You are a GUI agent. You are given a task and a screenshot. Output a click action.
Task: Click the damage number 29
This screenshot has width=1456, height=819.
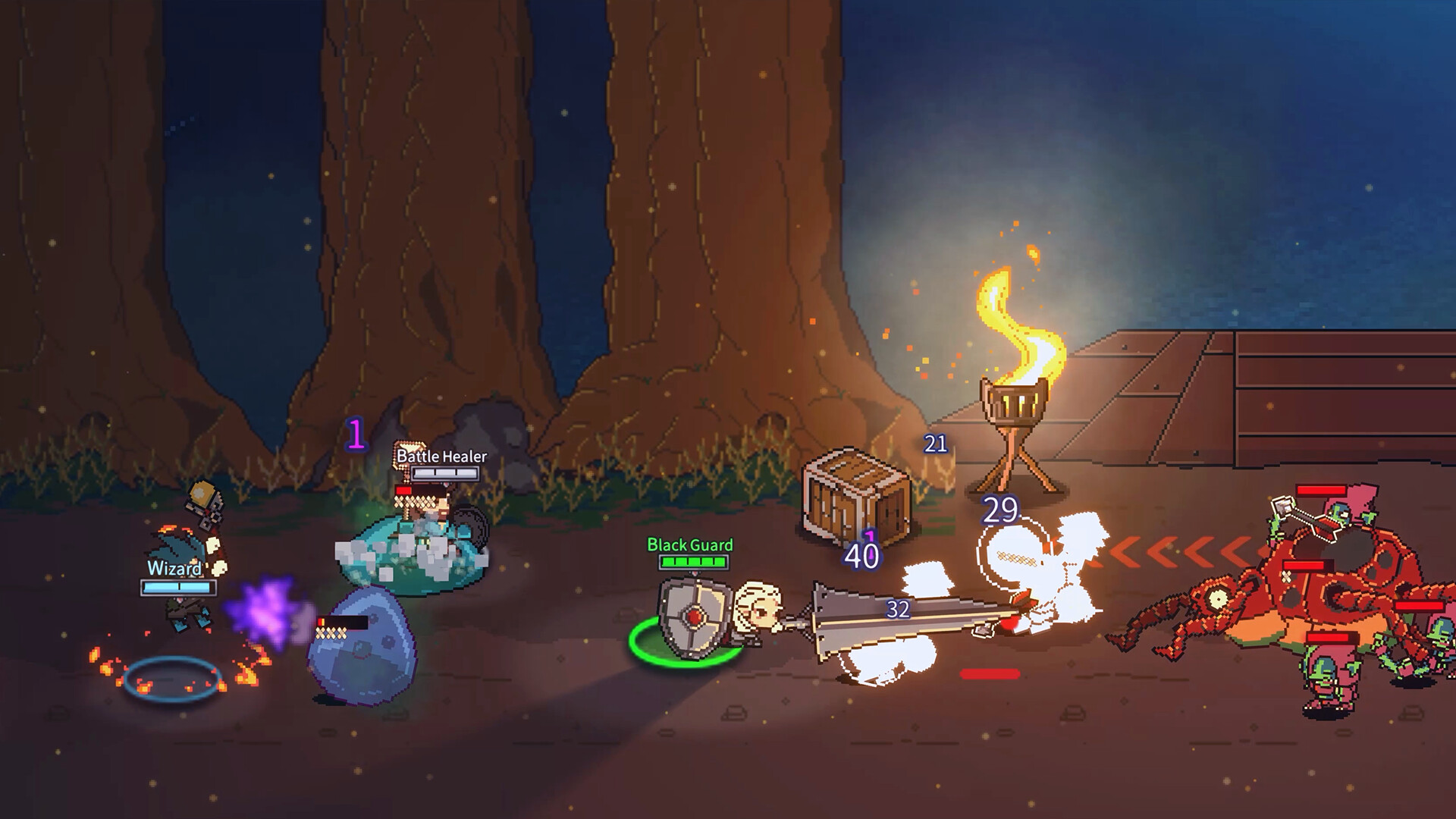[1001, 510]
